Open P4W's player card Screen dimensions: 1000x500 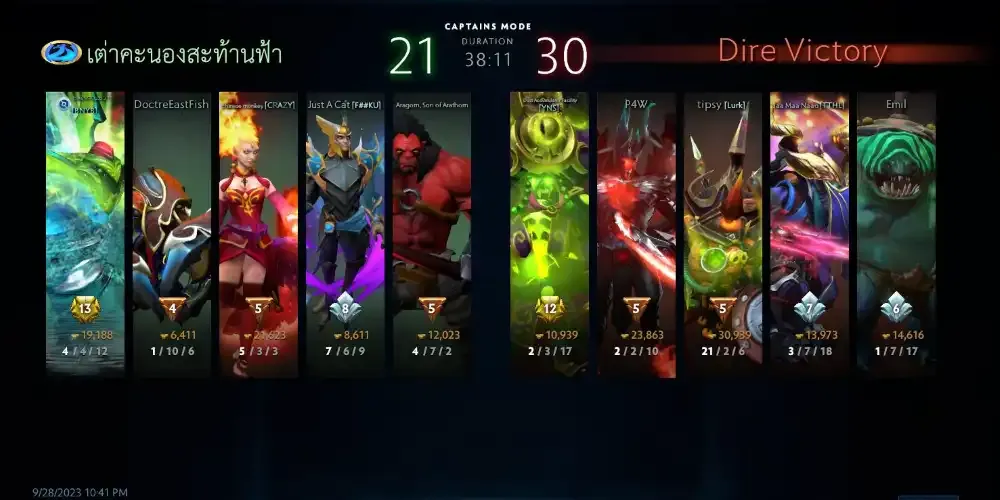coord(636,230)
